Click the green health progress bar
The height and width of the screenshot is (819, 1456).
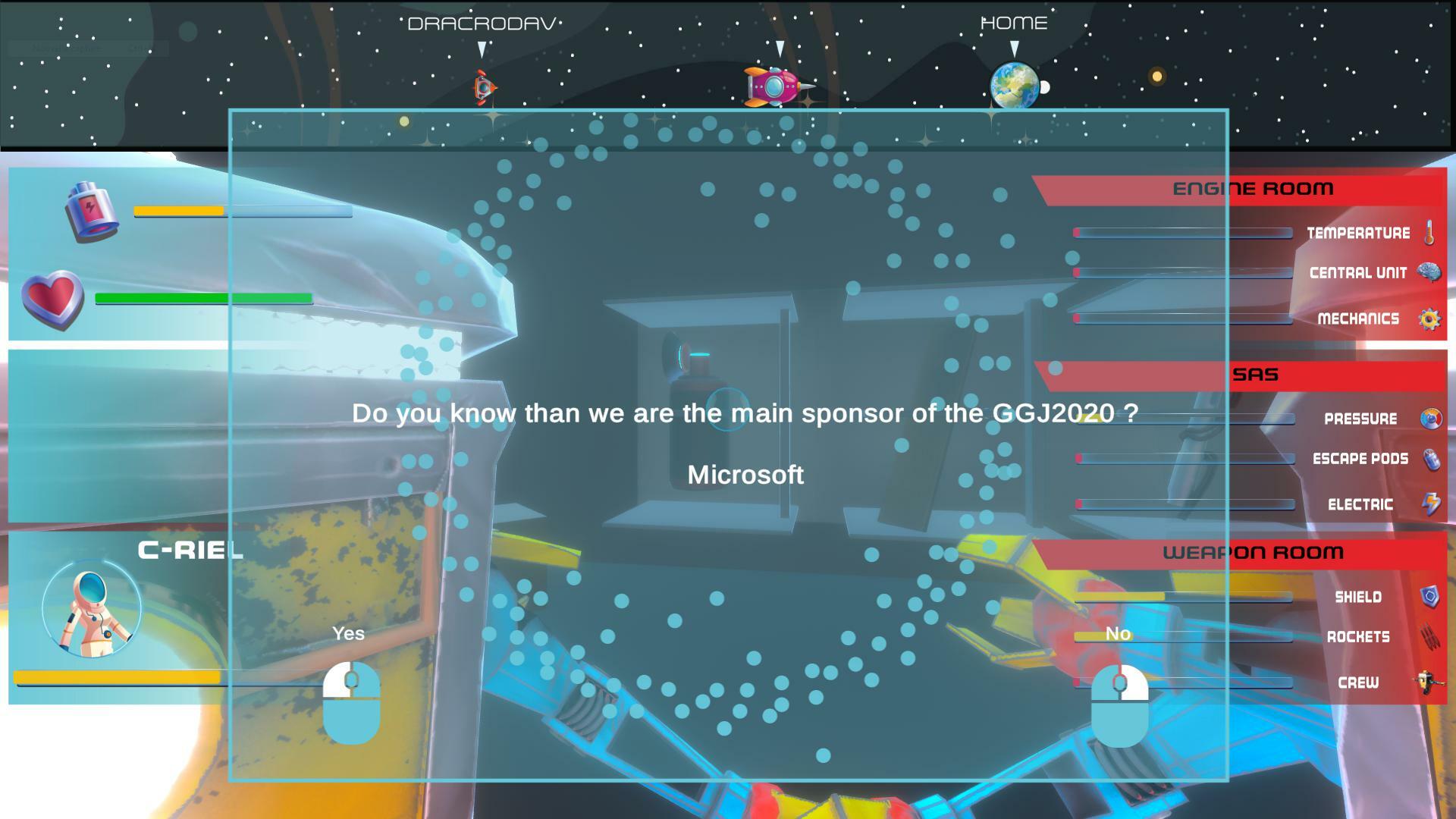point(202,297)
